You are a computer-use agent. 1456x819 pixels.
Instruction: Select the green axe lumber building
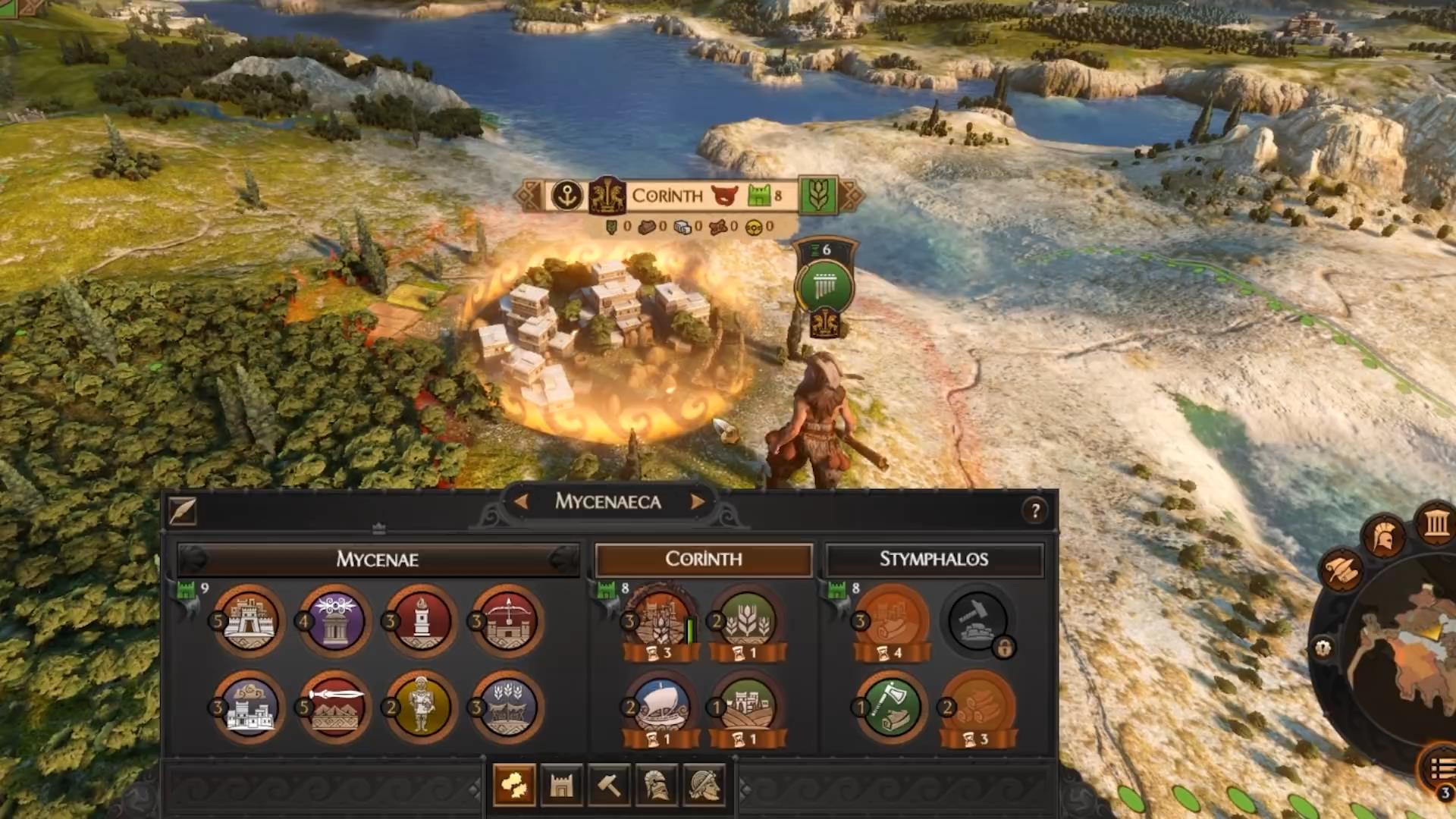point(891,708)
